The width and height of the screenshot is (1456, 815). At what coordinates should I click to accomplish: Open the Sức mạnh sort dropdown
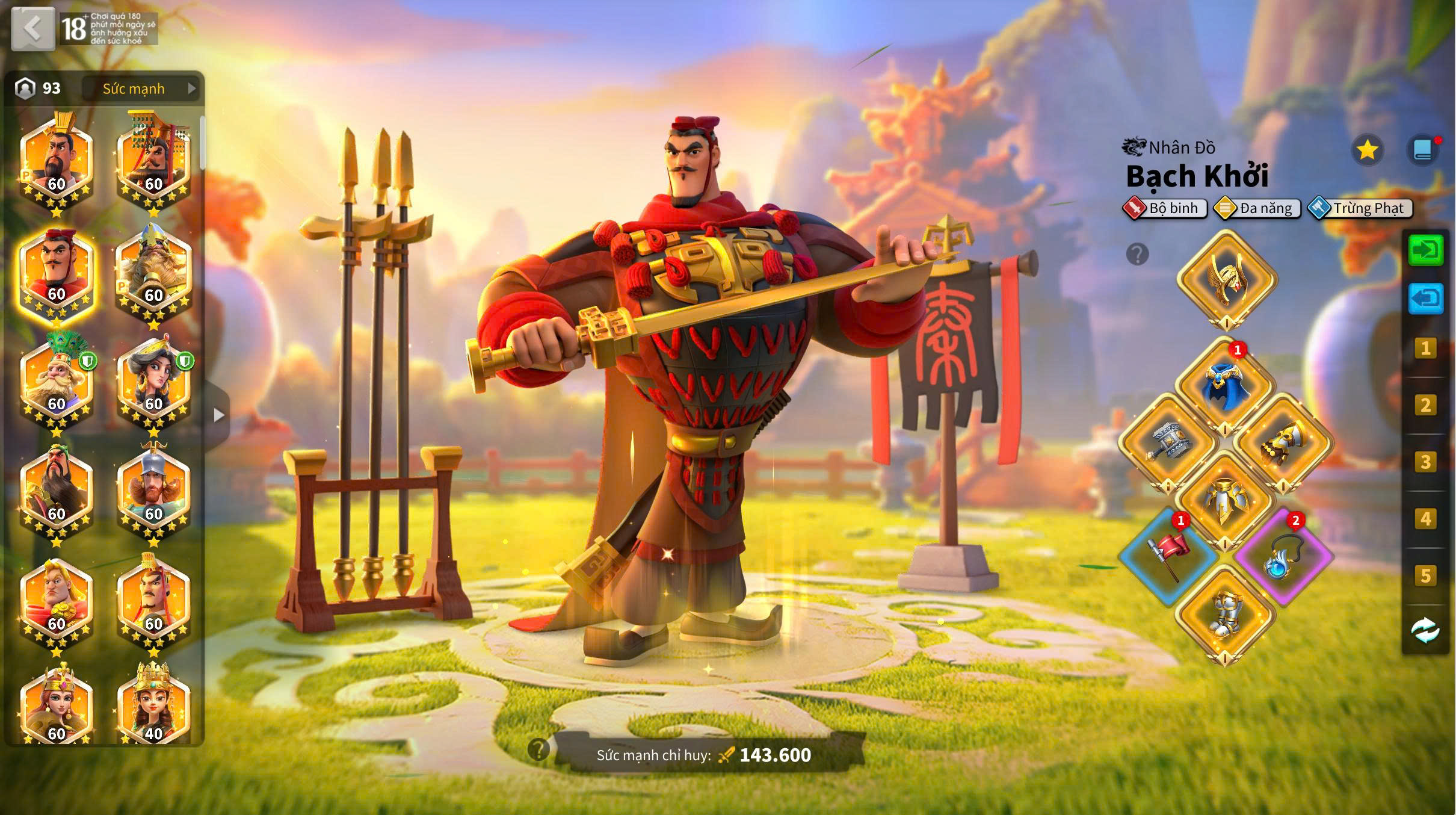click(x=141, y=88)
